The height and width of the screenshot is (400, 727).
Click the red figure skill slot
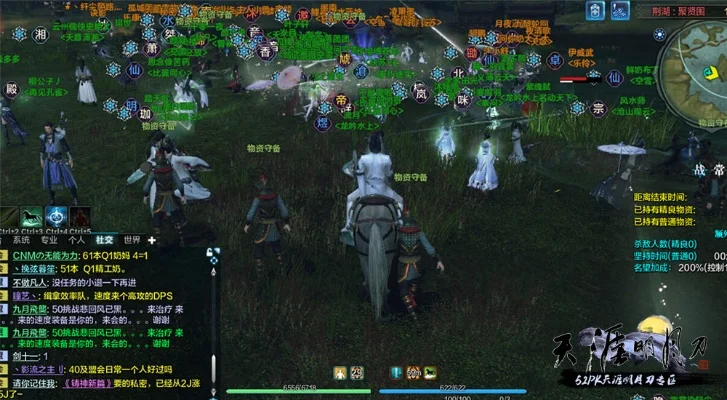pos(81,216)
